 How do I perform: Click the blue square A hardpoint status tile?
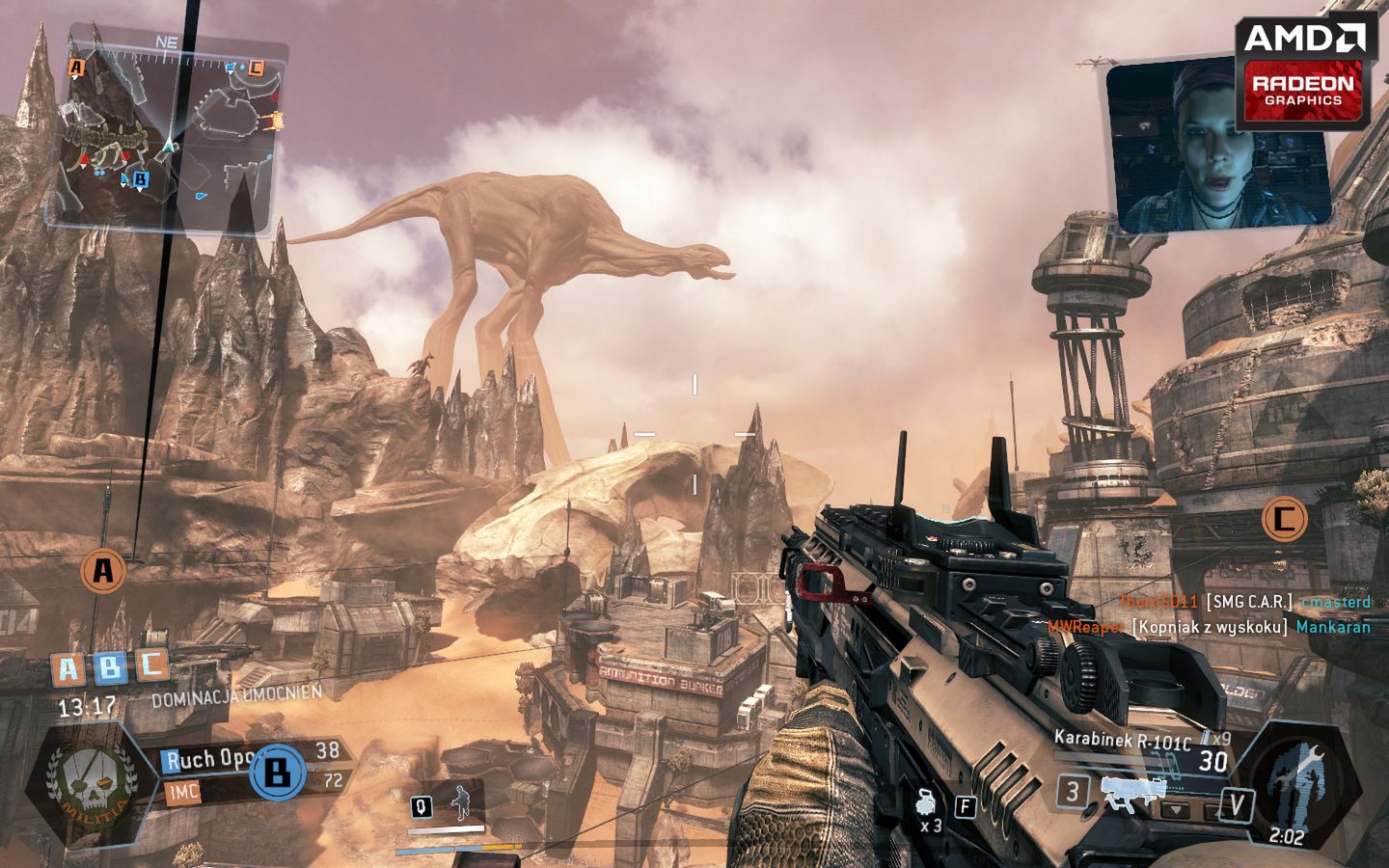pos(68,668)
